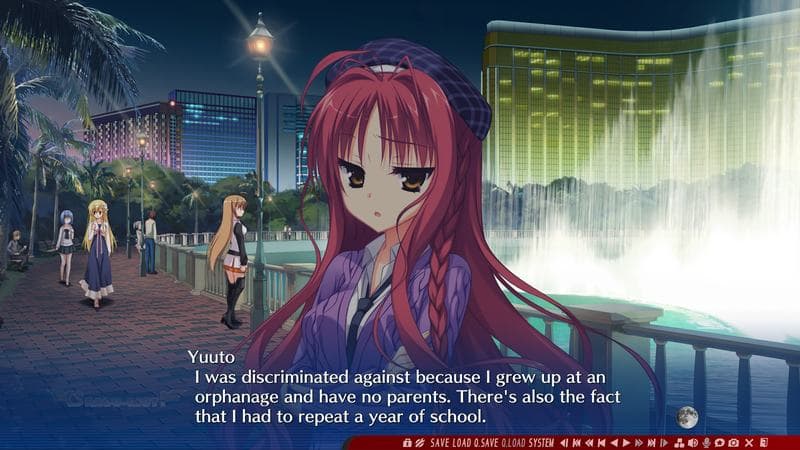Click the exit door icon
The height and width of the screenshot is (450, 800).
click(x=763, y=442)
